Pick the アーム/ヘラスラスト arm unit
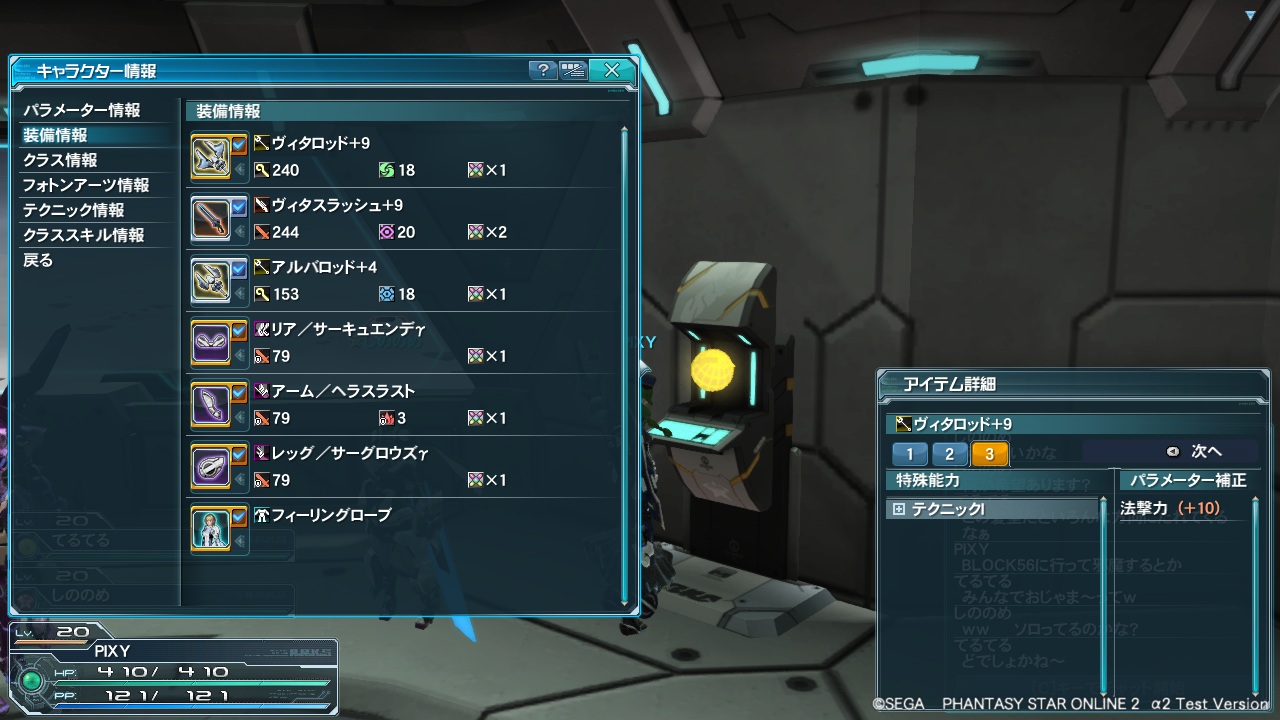Viewport: 1280px width, 720px height. coord(400,405)
